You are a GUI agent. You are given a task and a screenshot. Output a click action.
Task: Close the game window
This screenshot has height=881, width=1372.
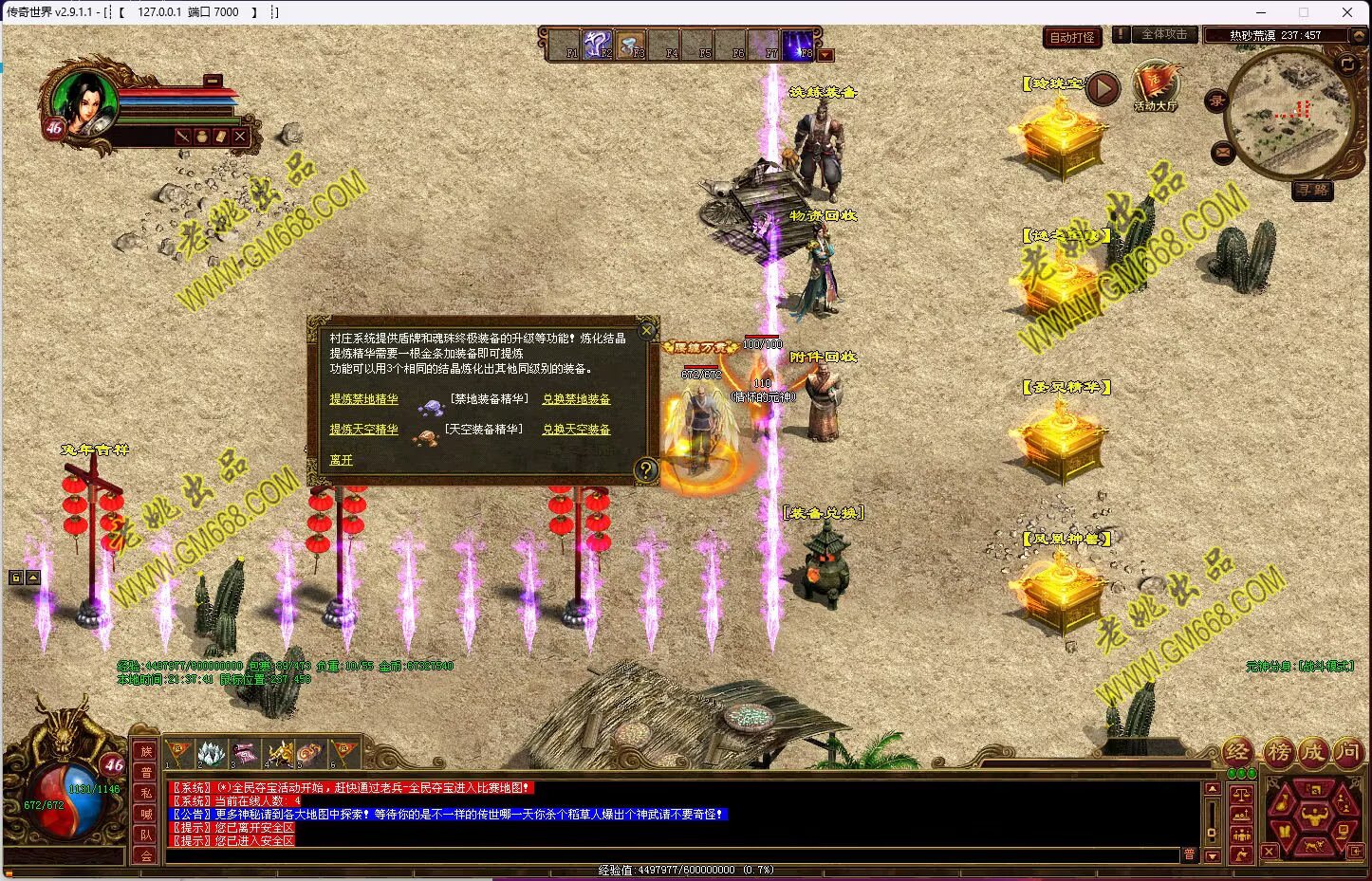(x=1346, y=12)
